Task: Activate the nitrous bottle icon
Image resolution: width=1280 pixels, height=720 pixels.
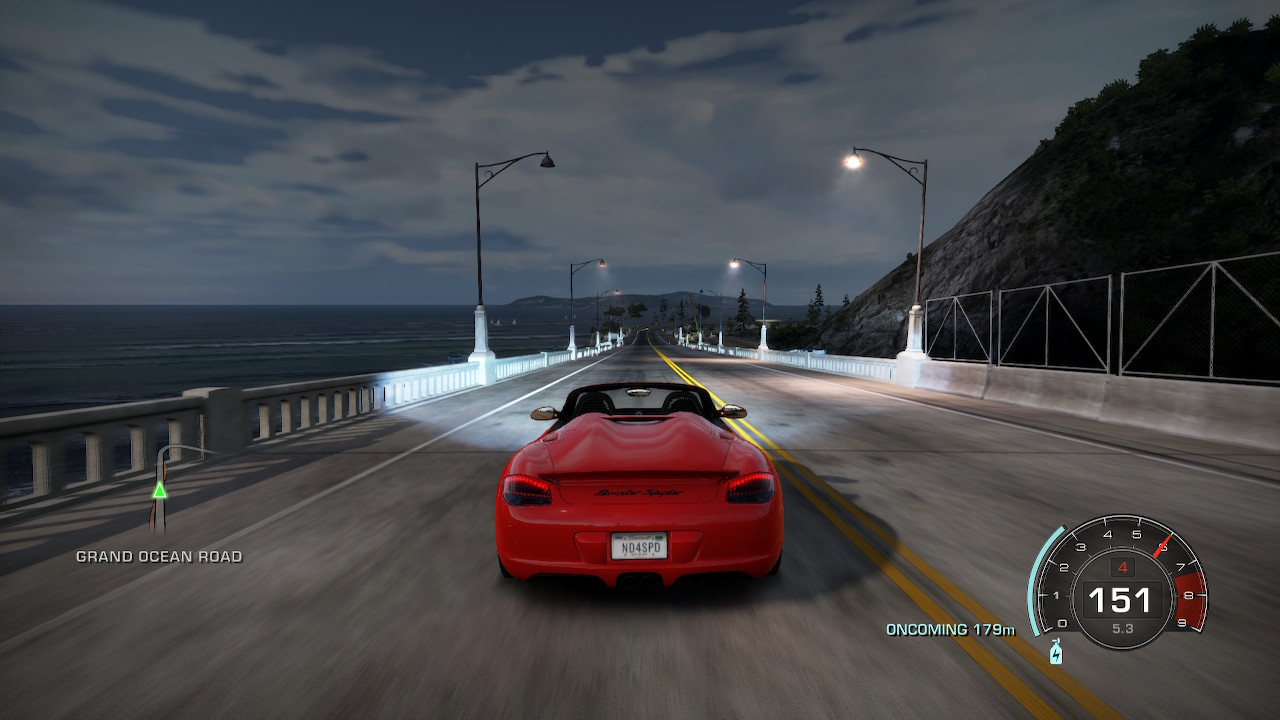Action: 1056,652
